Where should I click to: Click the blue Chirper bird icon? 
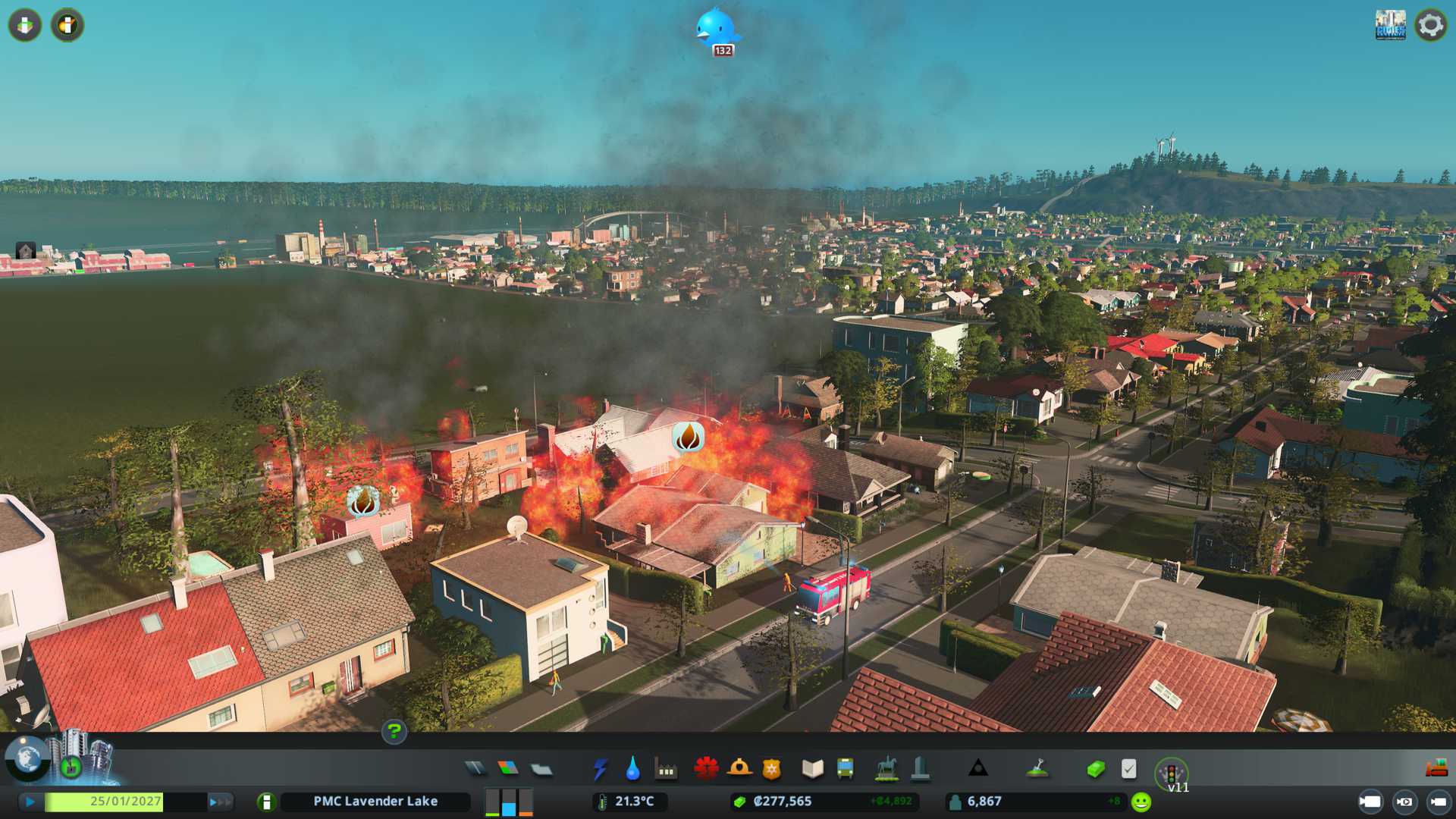[715, 29]
